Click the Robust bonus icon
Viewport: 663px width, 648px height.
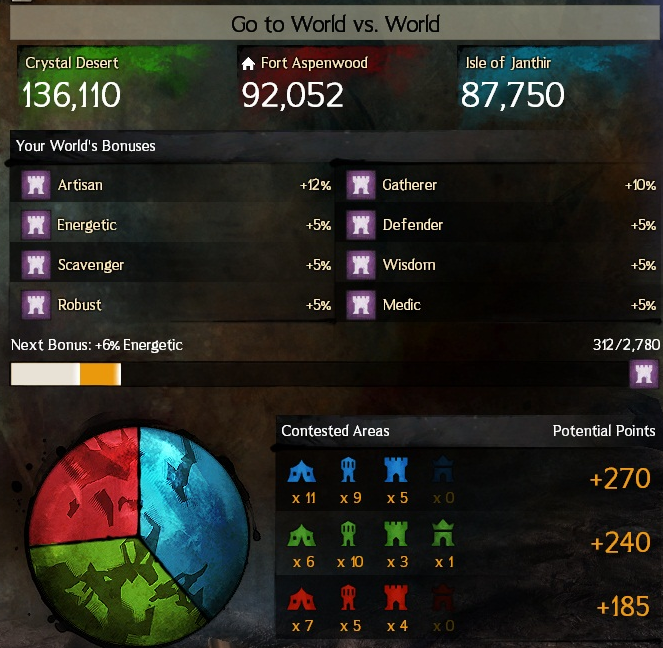(36, 305)
